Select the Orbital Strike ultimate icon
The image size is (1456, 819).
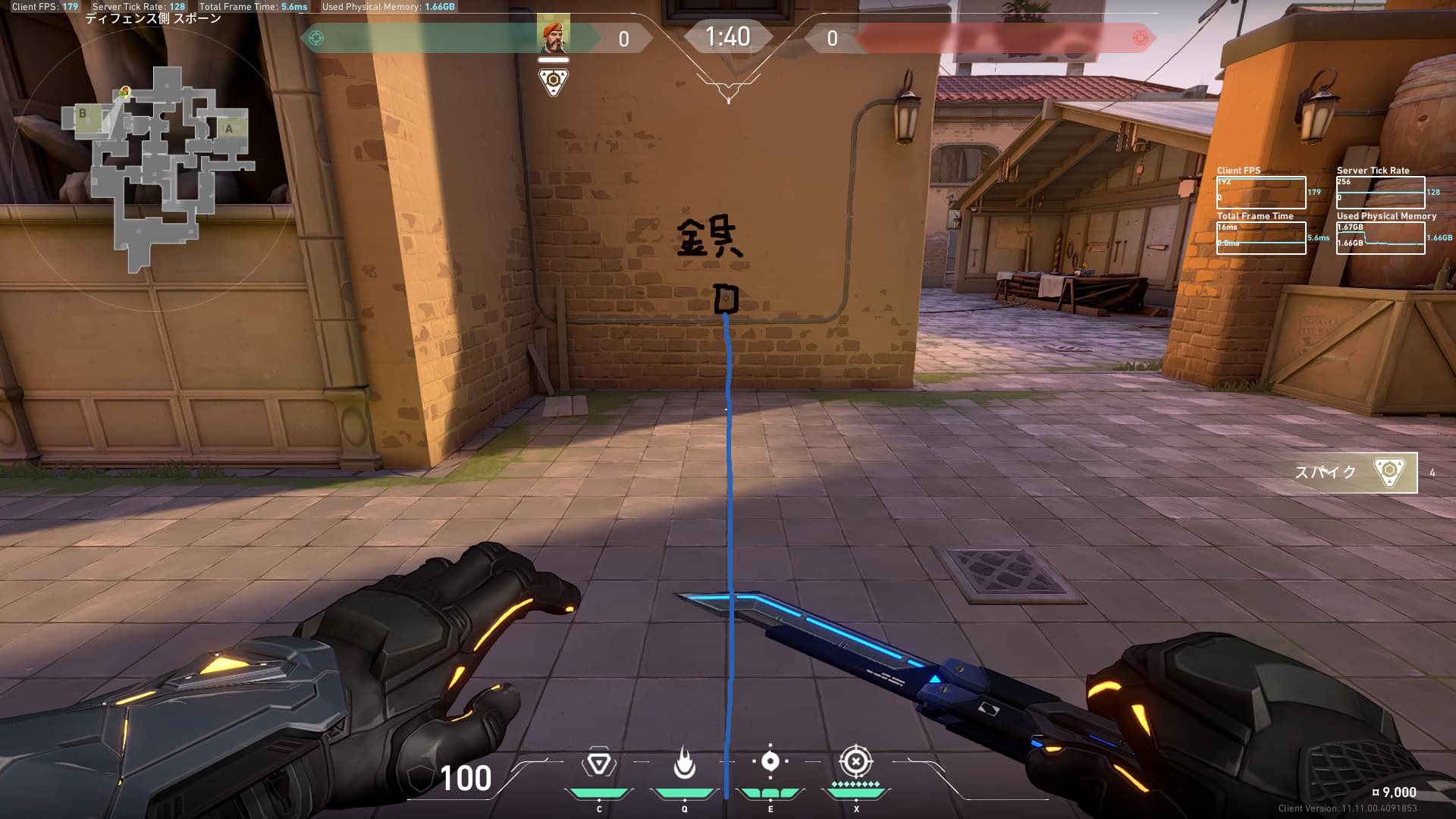click(856, 761)
